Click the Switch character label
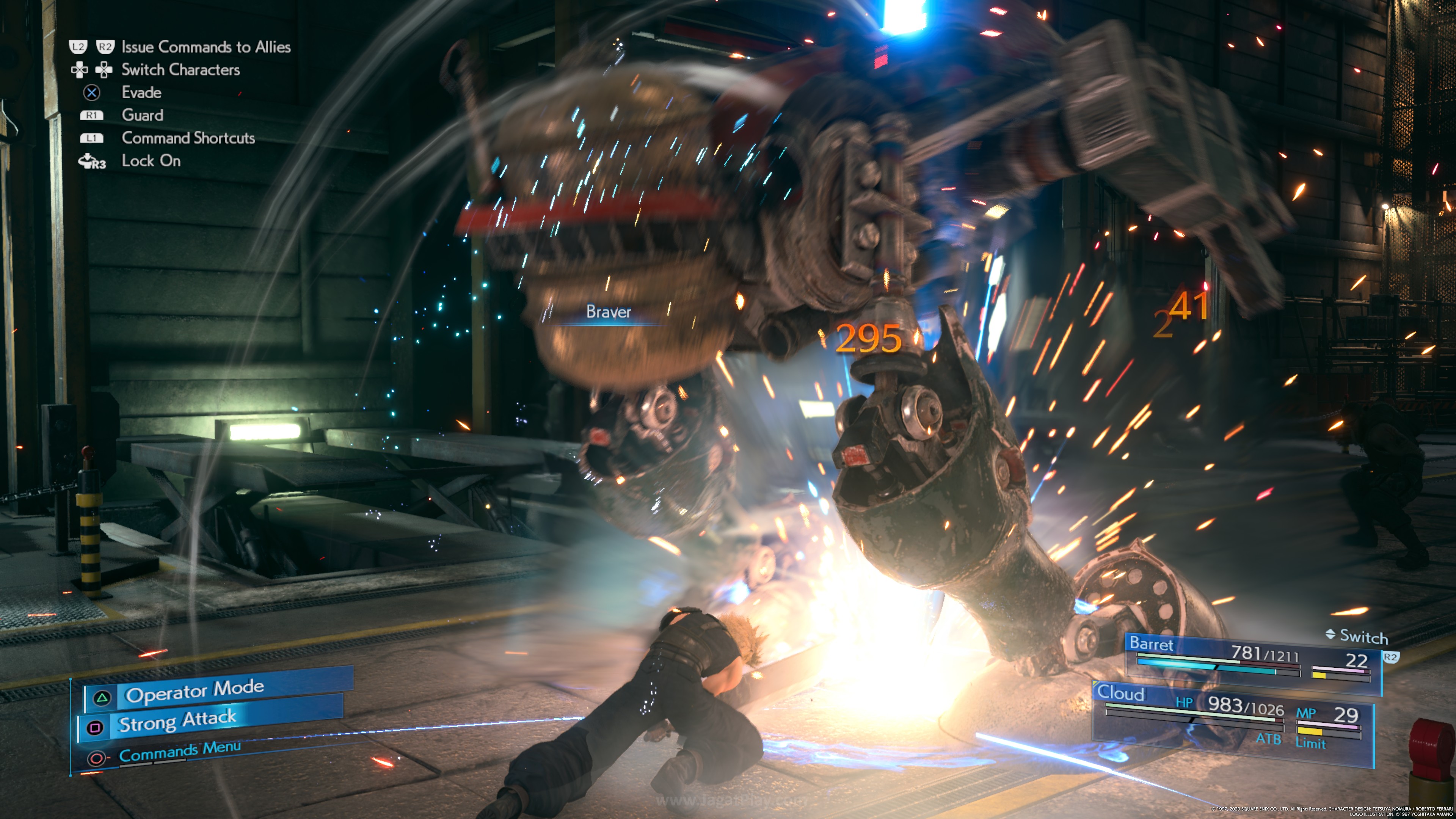This screenshot has width=1456, height=819. 1357,637
